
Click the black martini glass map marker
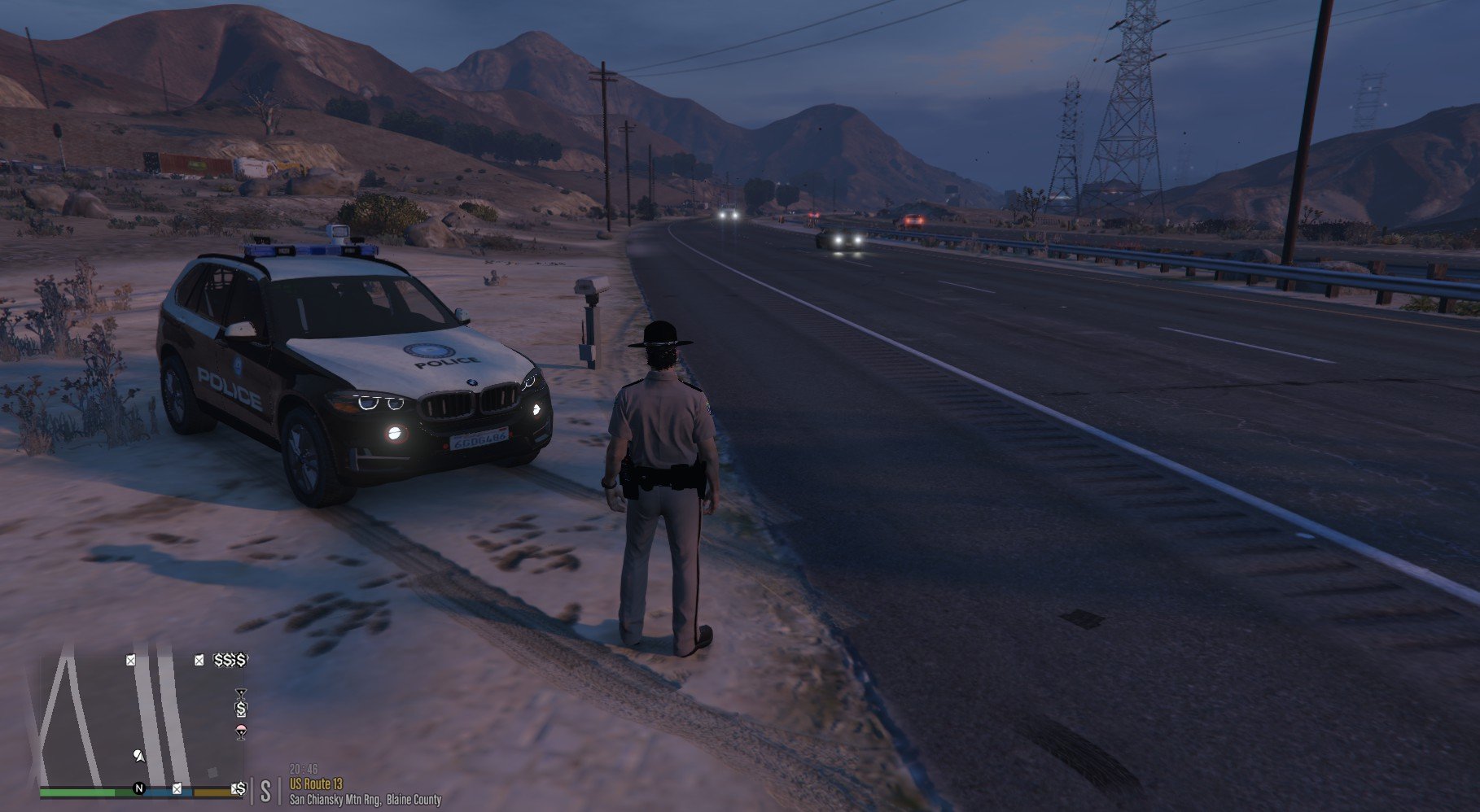(241, 694)
